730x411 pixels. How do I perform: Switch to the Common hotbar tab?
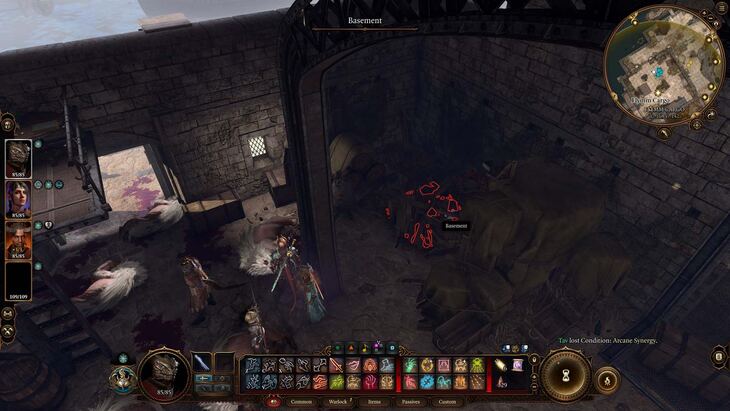pos(301,402)
